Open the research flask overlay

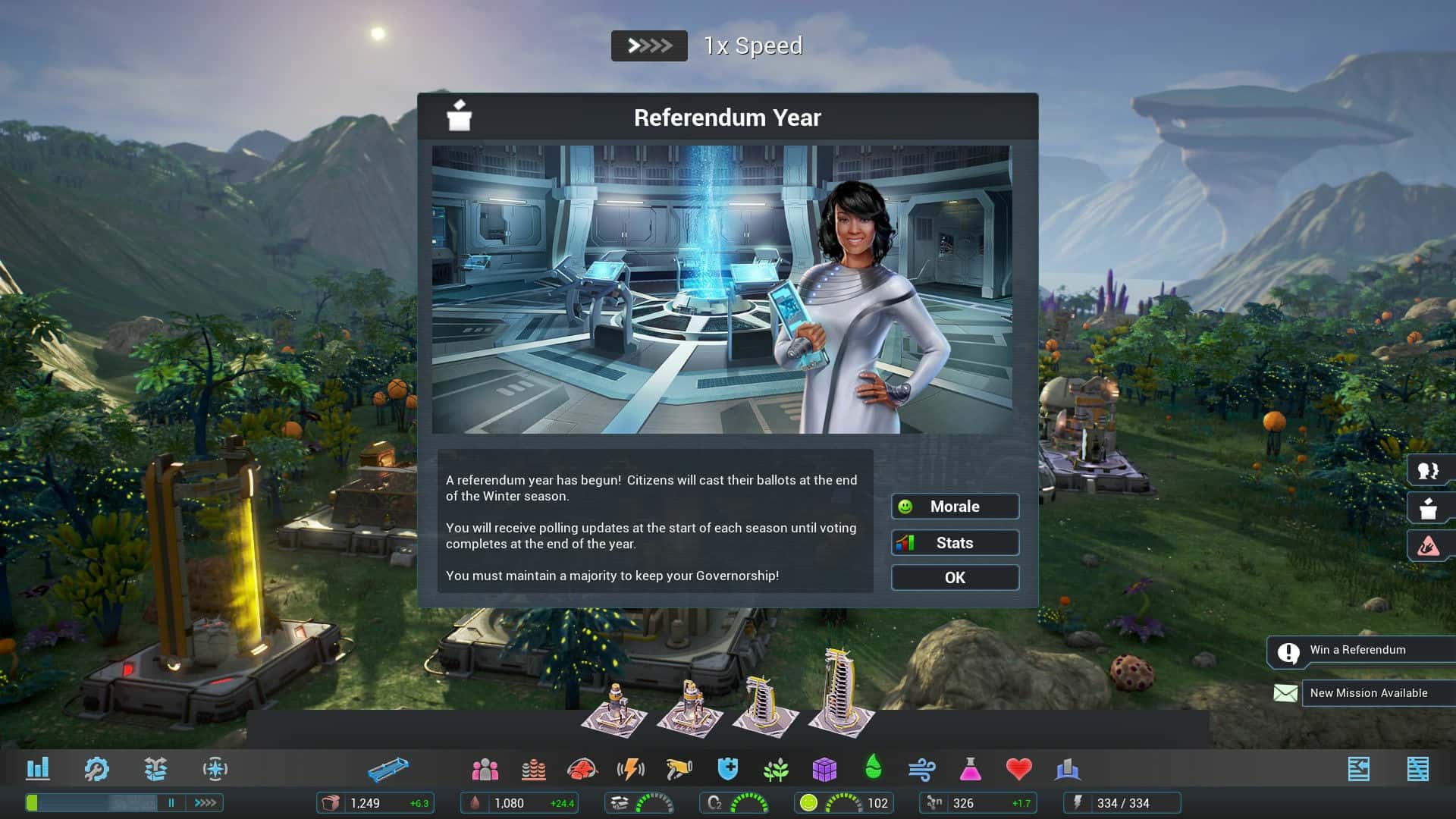click(971, 768)
